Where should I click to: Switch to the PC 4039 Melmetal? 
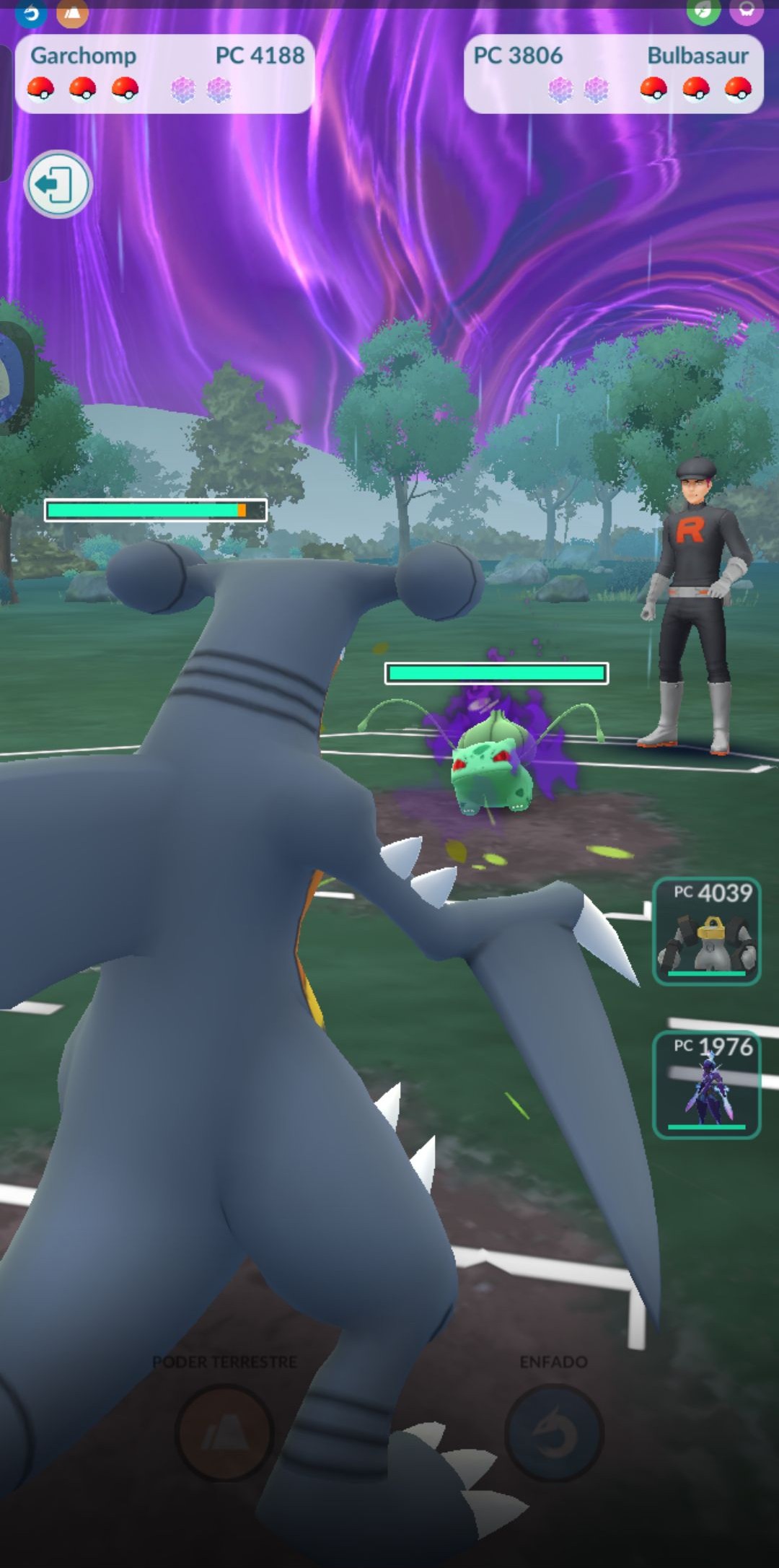[x=706, y=931]
